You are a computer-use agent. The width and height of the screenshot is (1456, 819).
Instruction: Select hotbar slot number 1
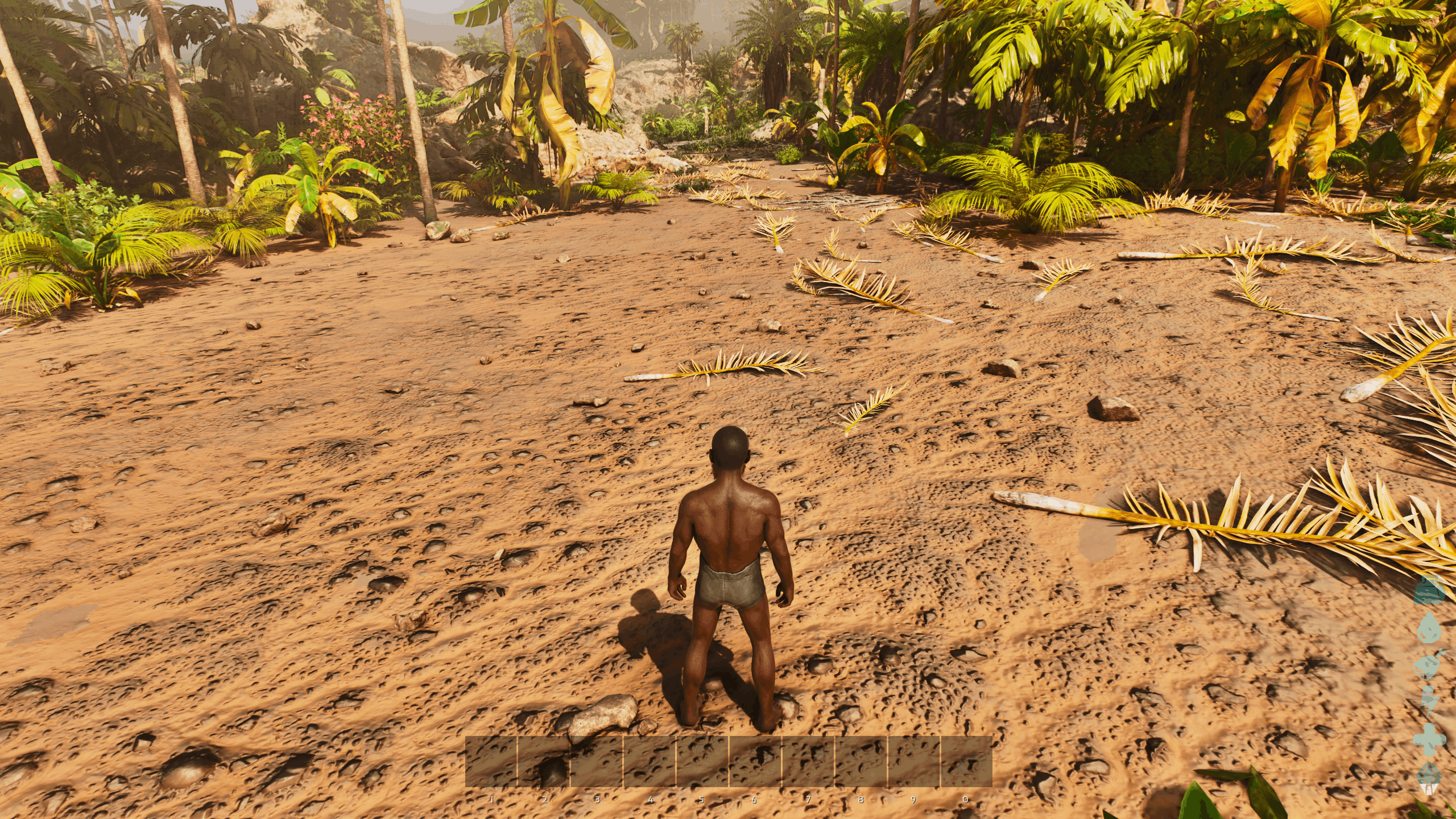(491, 762)
